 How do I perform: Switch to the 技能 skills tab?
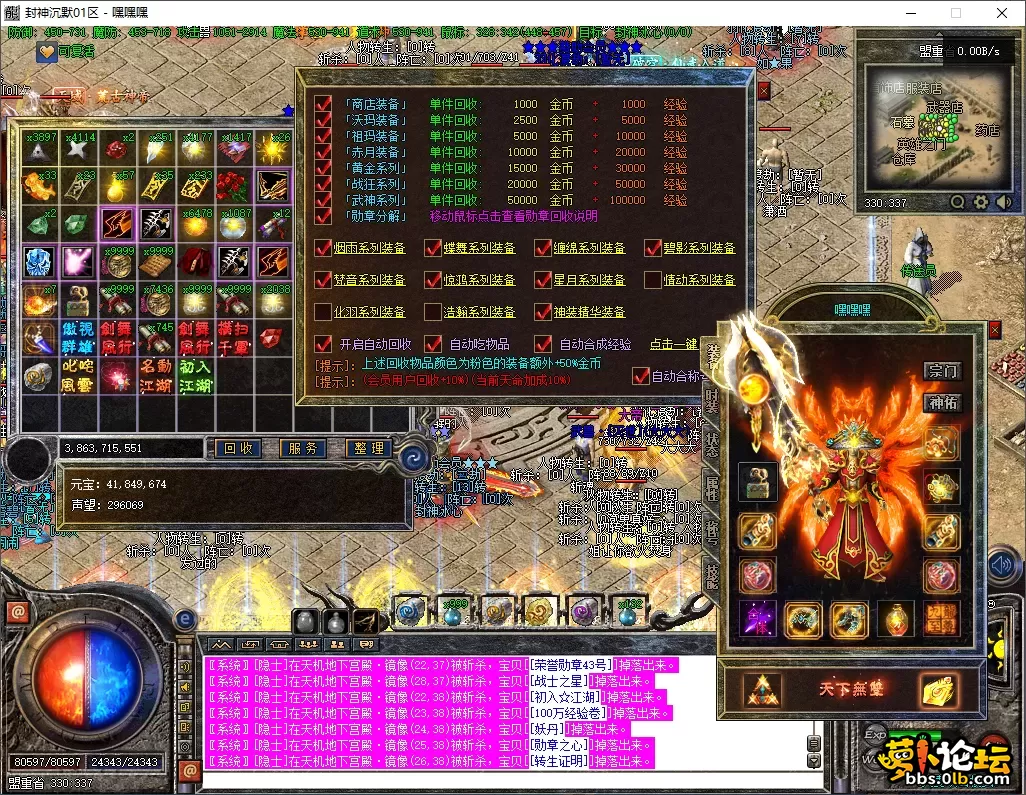(711, 574)
